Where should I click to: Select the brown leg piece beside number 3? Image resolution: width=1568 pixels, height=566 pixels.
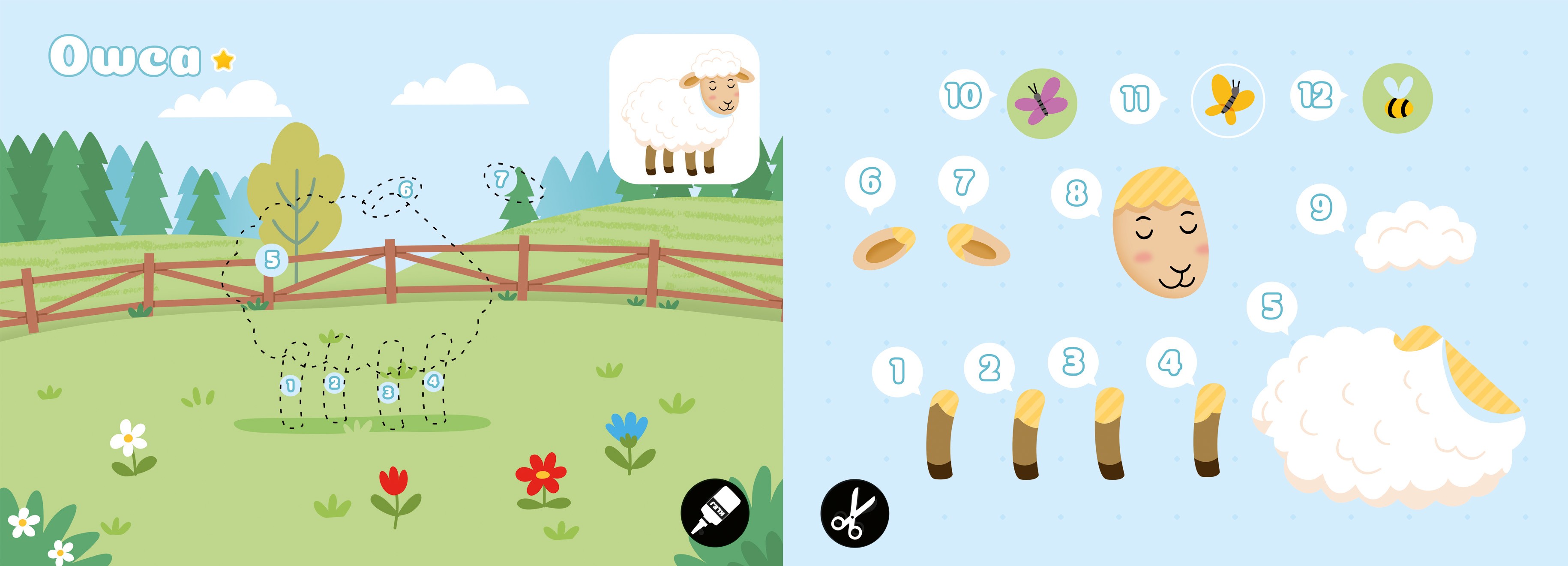pos(1109,434)
